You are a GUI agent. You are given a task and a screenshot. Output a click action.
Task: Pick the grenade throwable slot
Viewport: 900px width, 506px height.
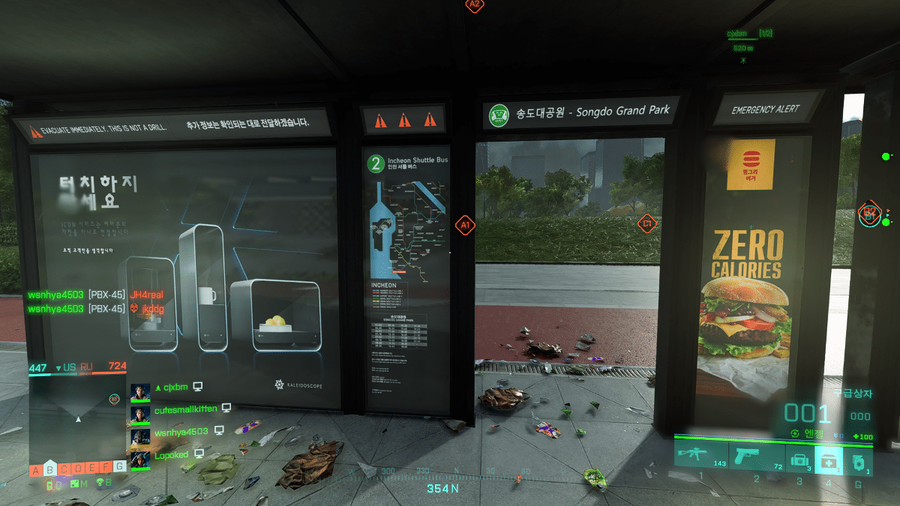pyautogui.click(x=858, y=461)
